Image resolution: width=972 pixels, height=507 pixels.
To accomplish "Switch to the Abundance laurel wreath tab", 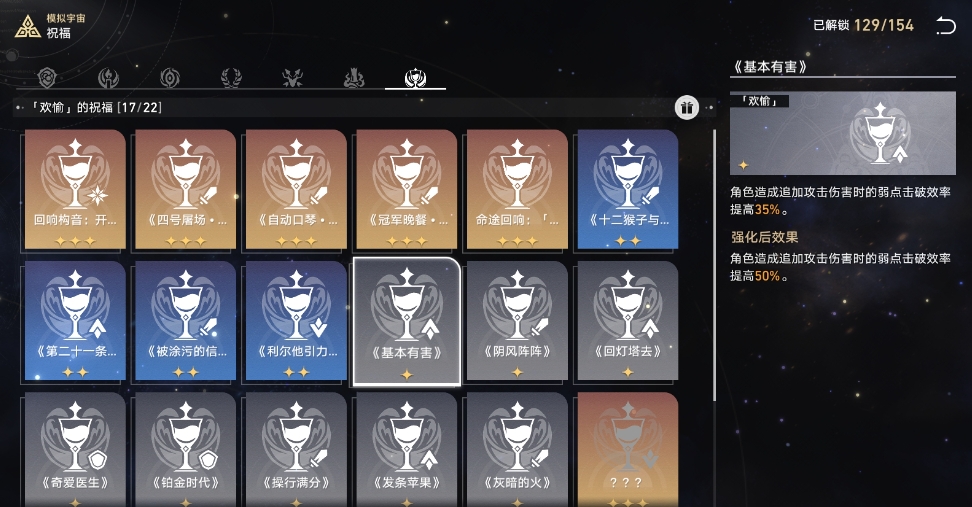I will click(x=231, y=78).
